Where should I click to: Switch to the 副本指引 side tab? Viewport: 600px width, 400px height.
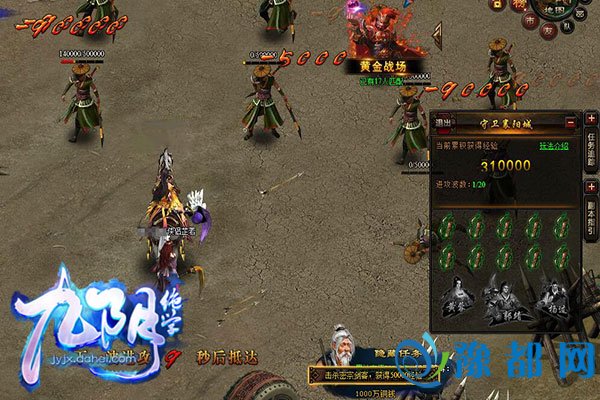click(591, 216)
